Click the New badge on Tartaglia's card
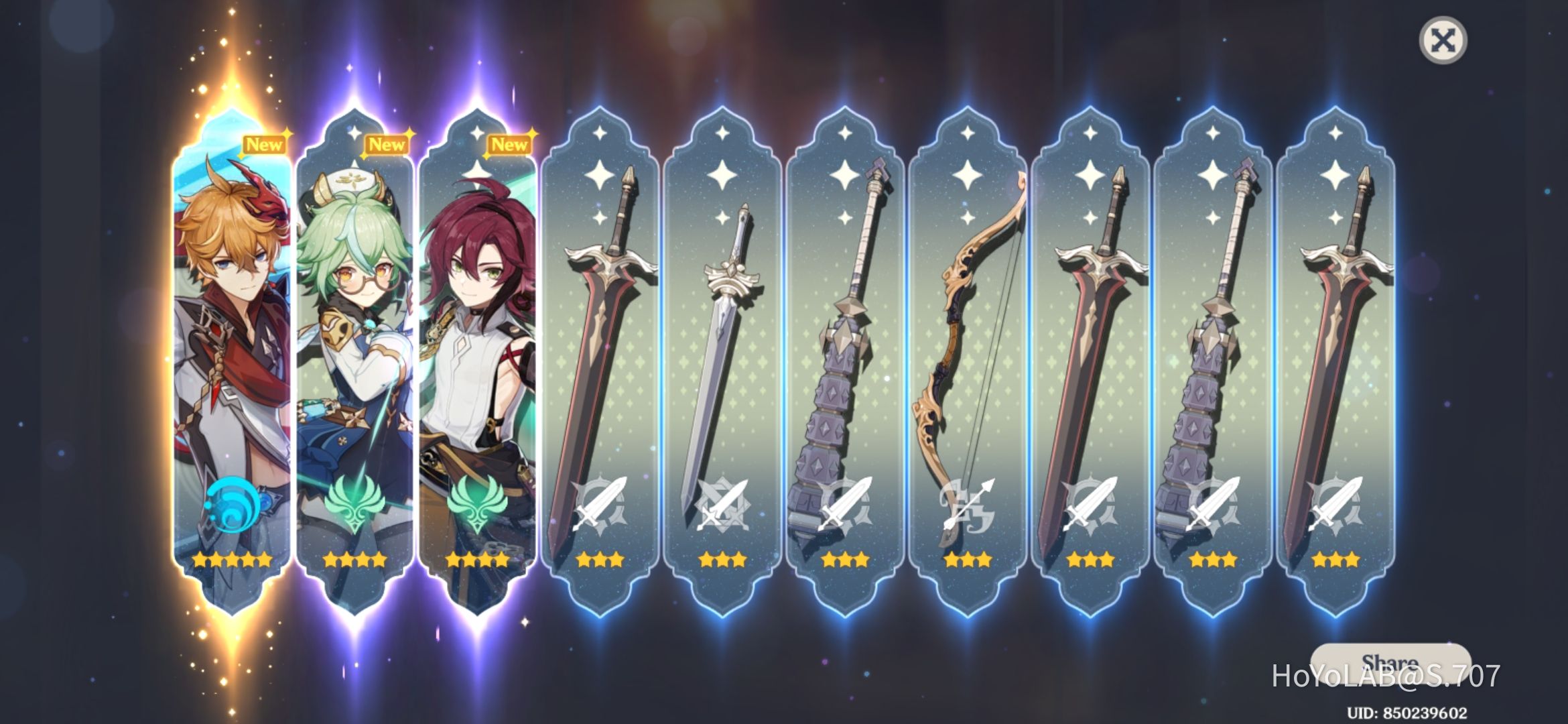Image resolution: width=1568 pixels, height=724 pixels. point(263,142)
